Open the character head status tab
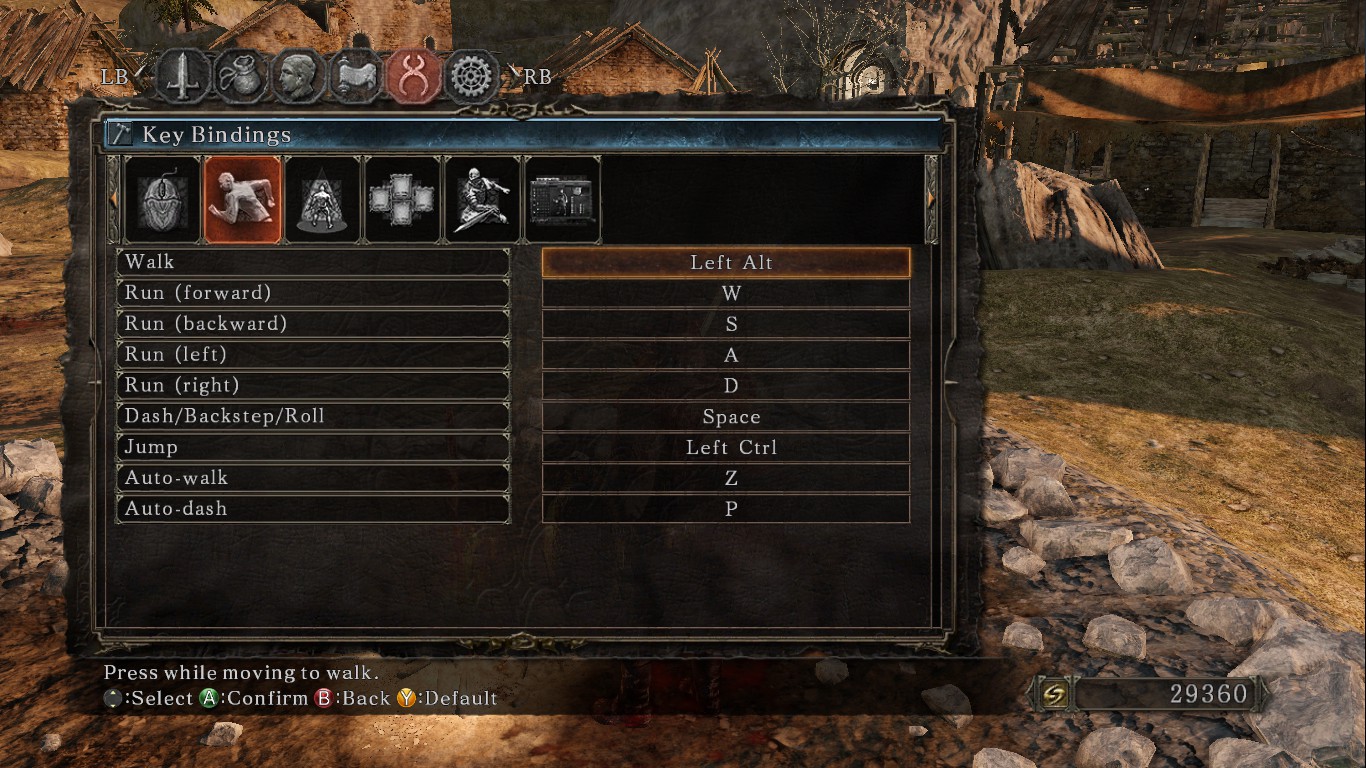The width and height of the screenshot is (1366, 768). [x=298, y=77]
